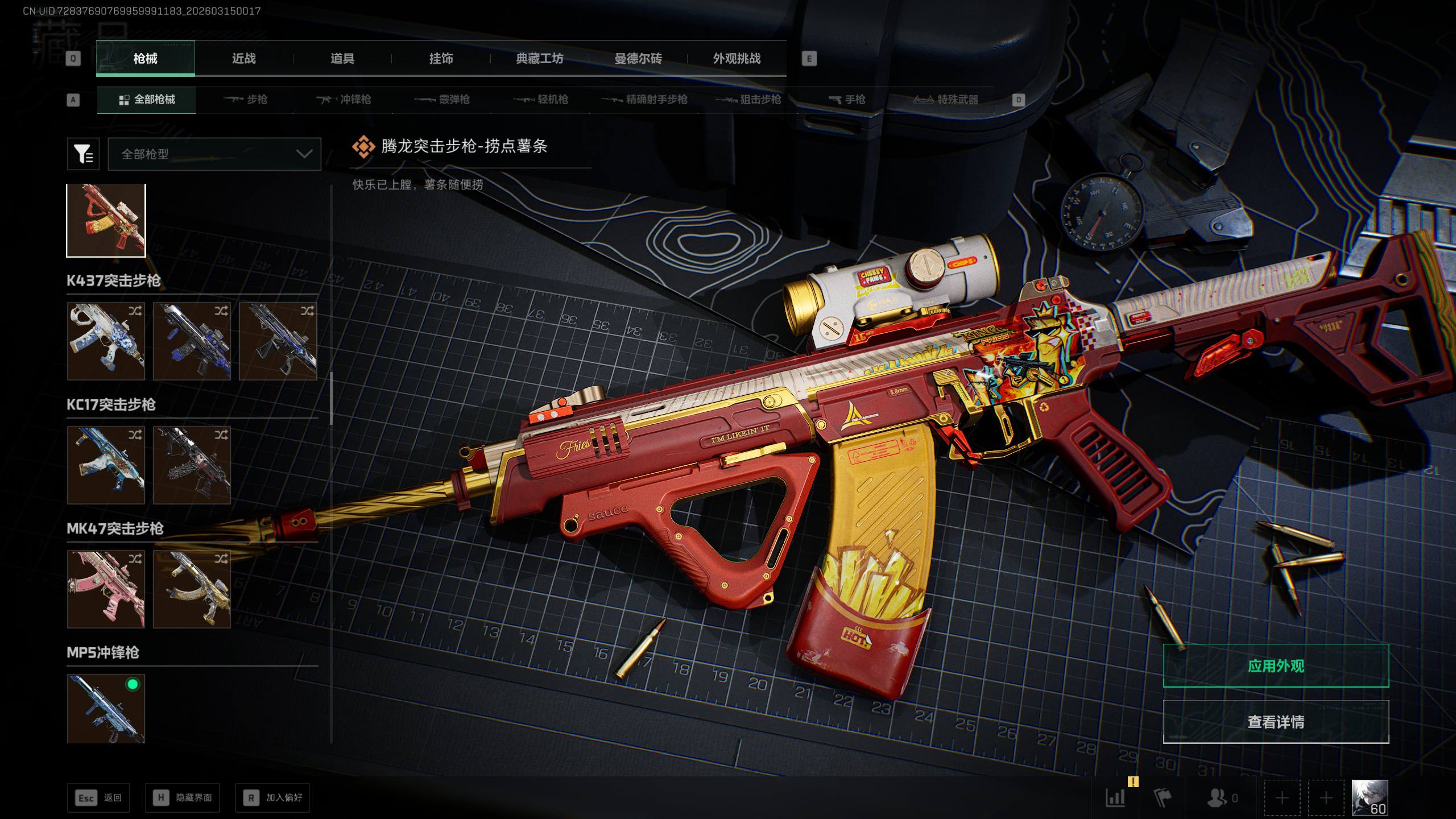Open the 外观挑战 challenge tab

(737, 59)
